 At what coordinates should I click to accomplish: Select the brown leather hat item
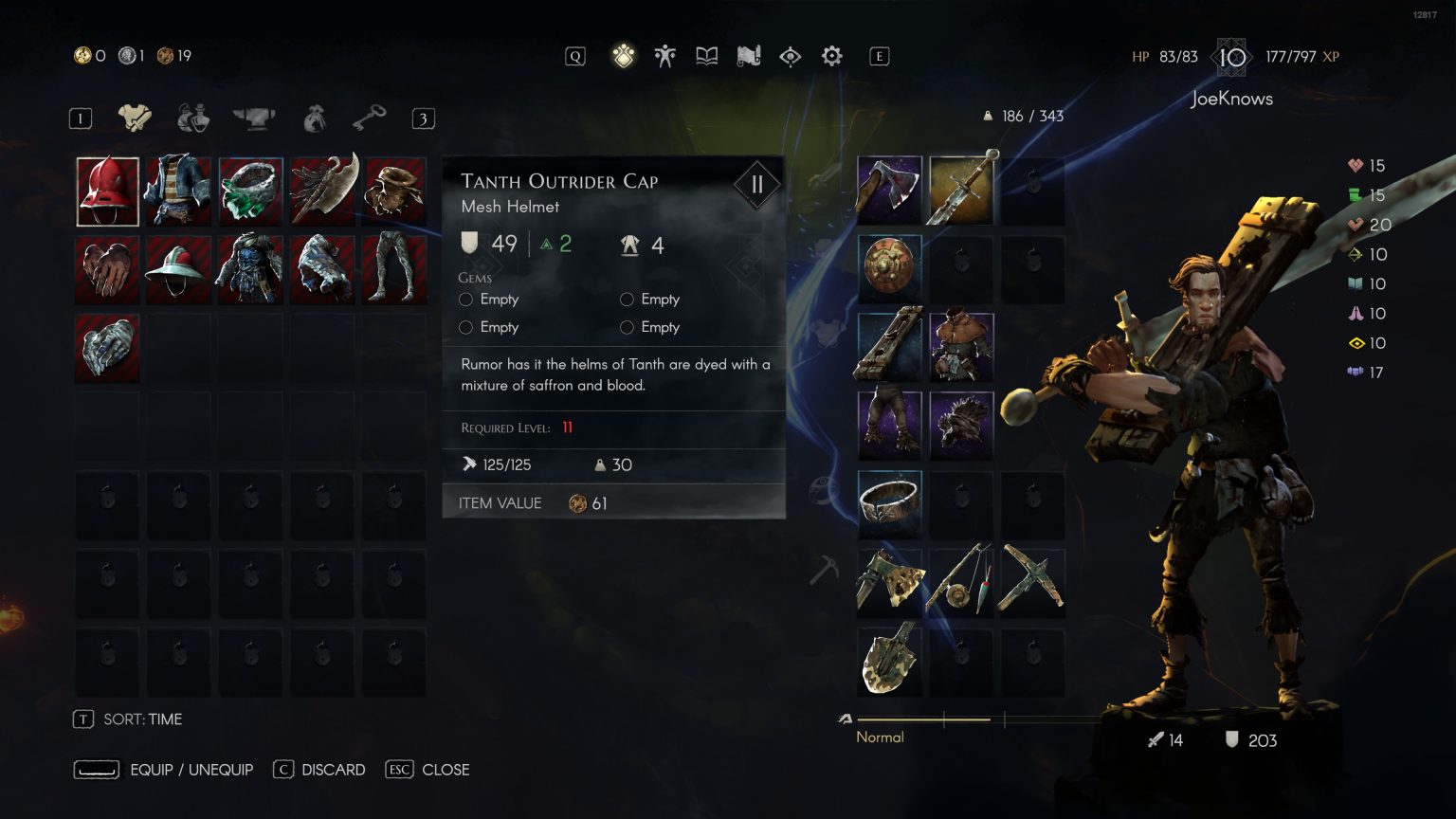pos(393,191)
